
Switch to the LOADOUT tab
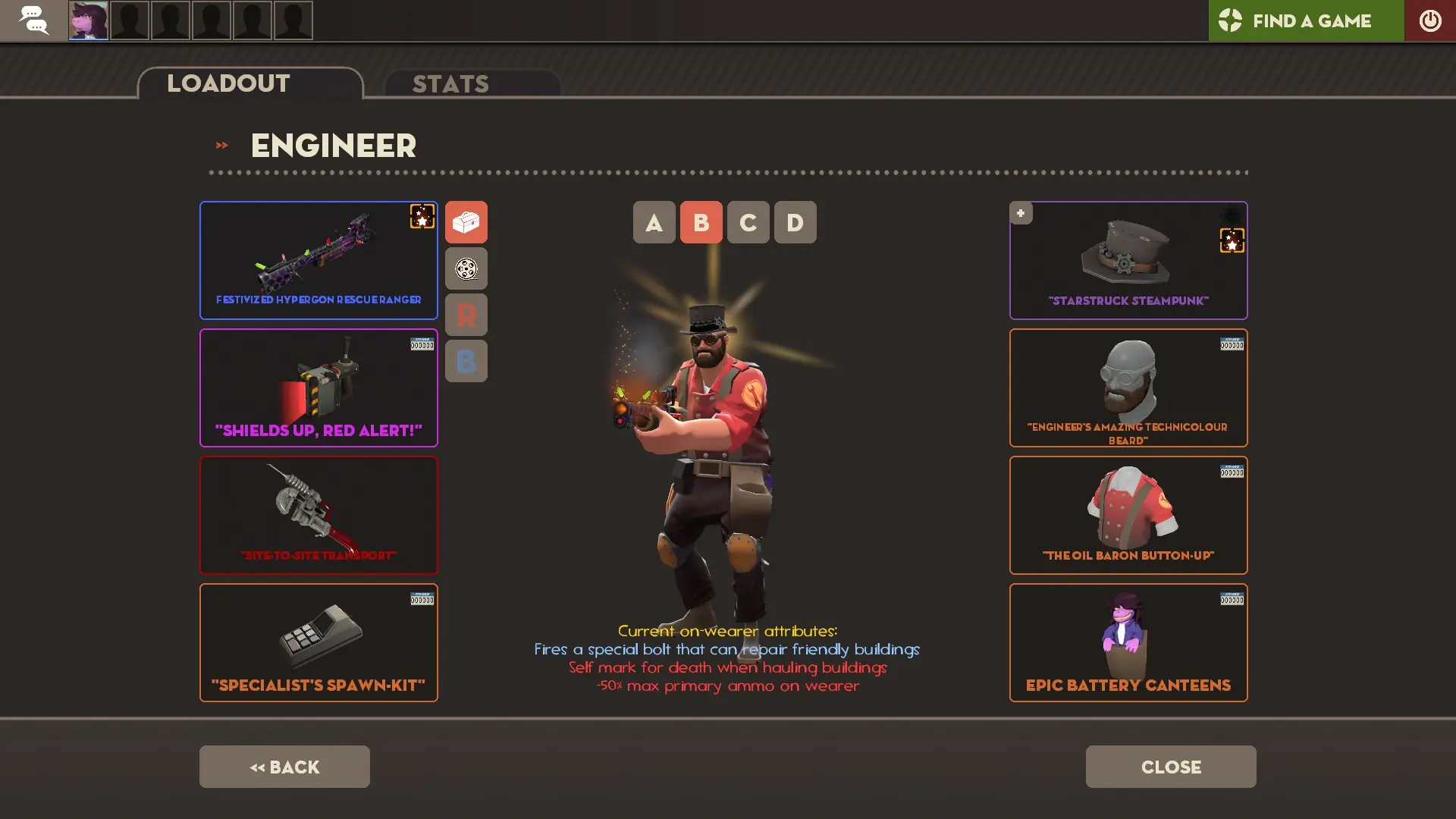point(227,83)
